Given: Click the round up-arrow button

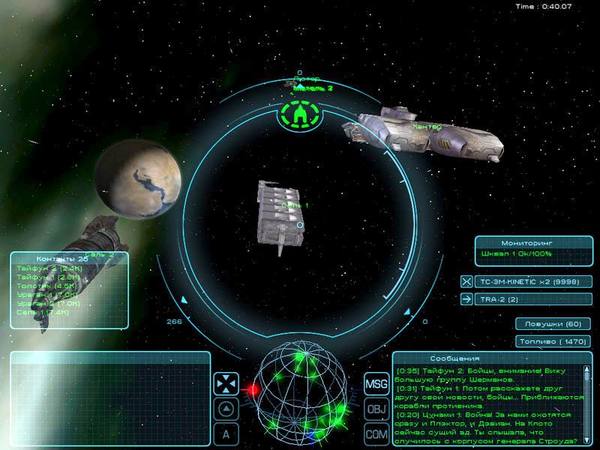Looking at the screenshot, I should coord(226,409).
